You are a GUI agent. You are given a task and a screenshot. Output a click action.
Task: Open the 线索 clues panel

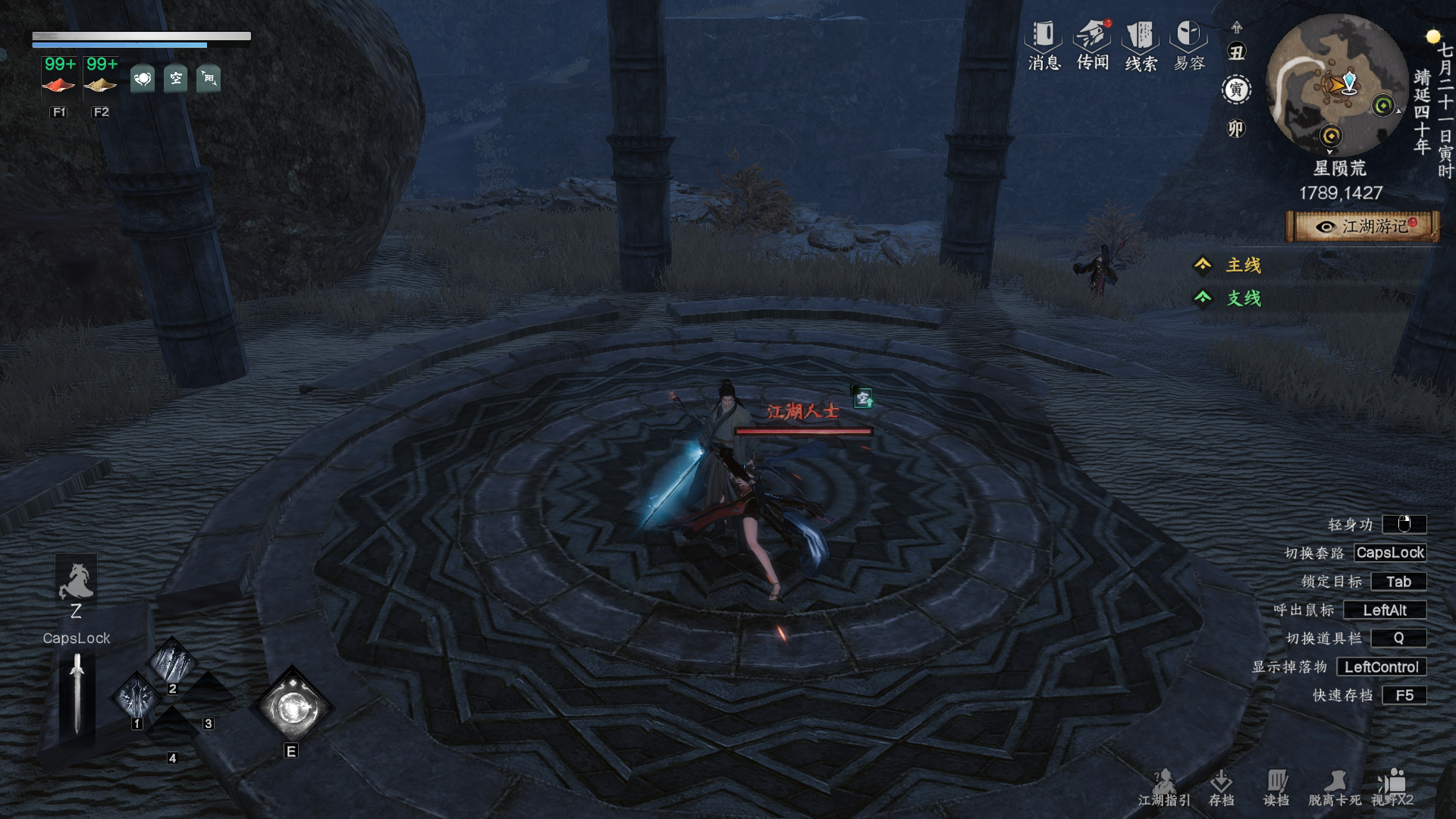[x=1141, y=45]
